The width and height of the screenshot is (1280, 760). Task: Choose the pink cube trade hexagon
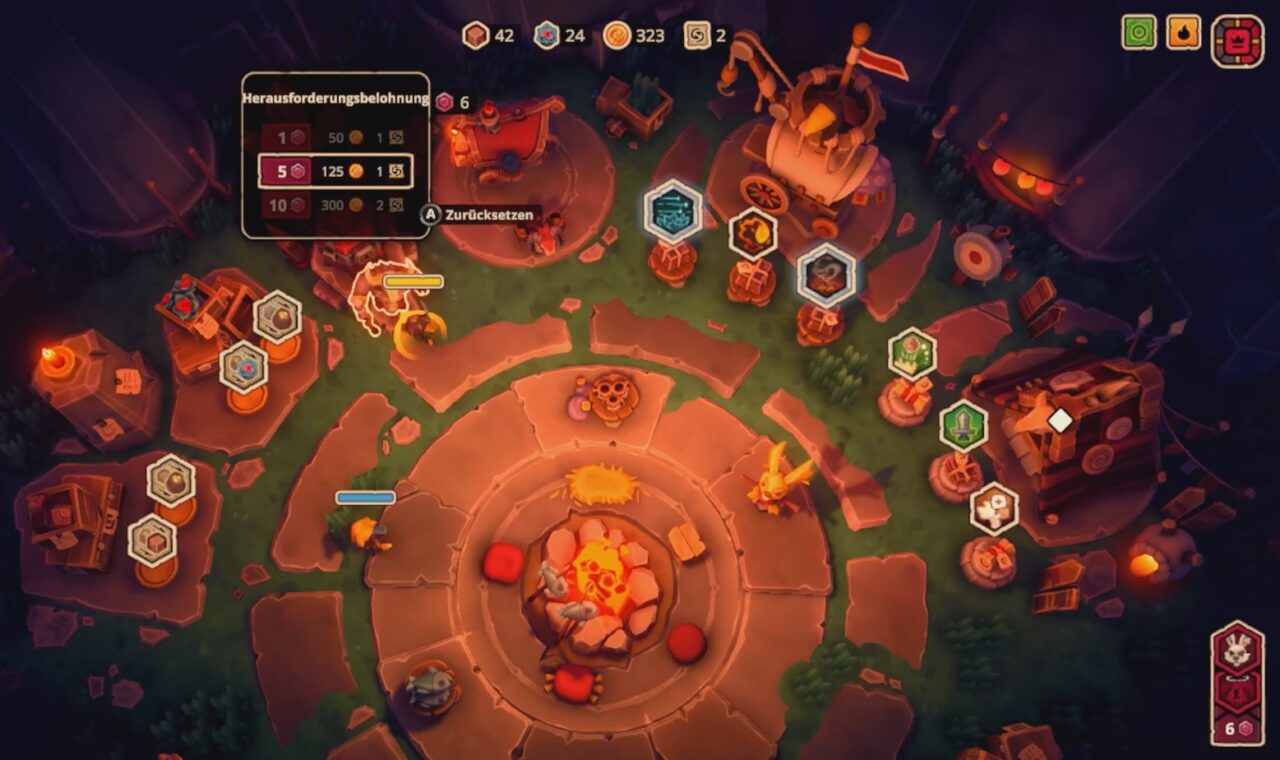(153, 541)
